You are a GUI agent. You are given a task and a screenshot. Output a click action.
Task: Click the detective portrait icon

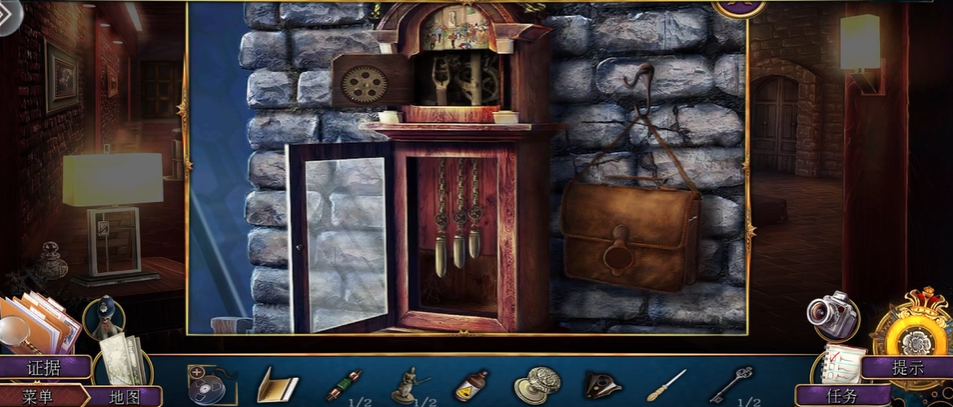tap(102, 317)
